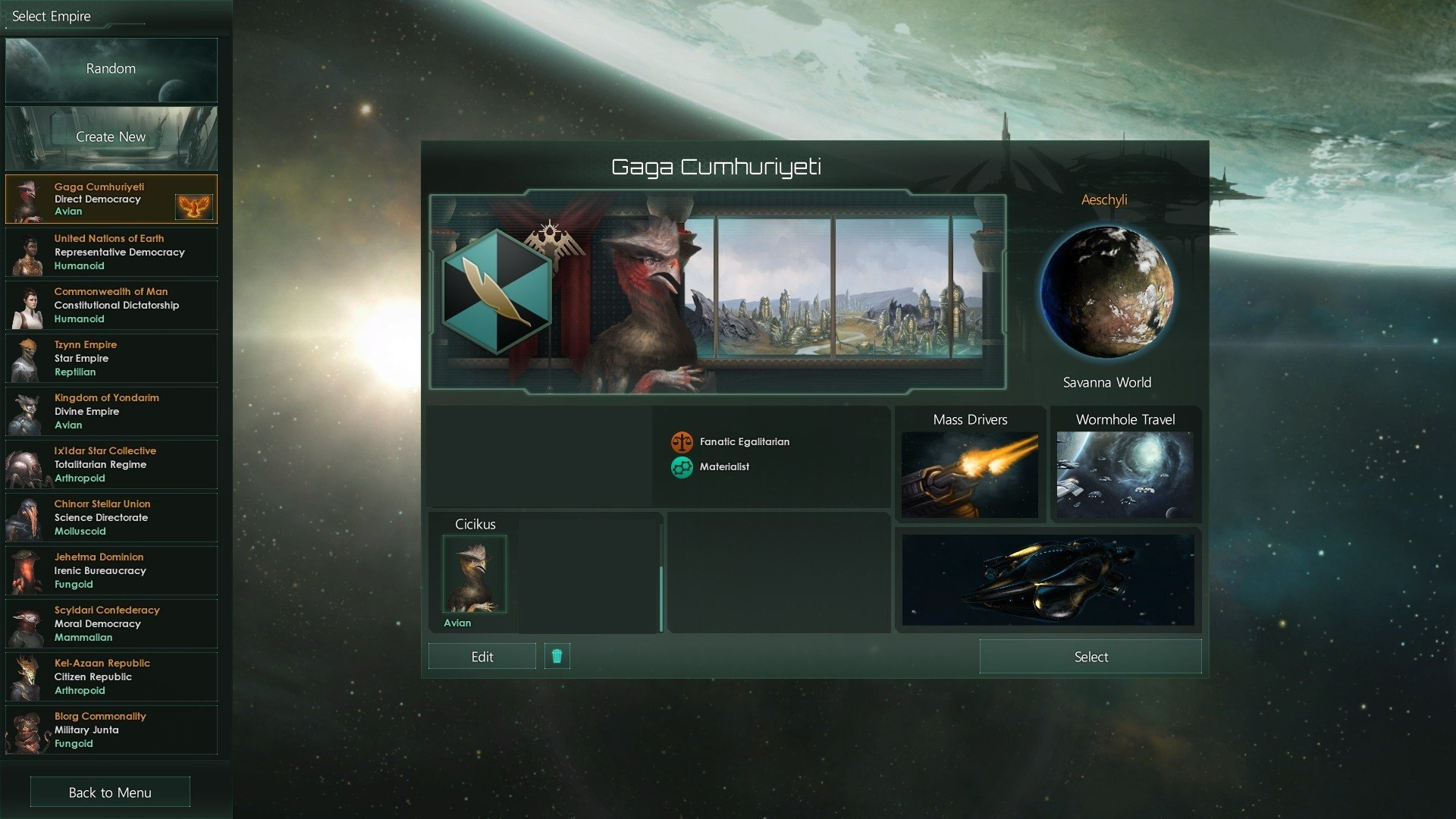Viewport: 1456px width, 819px height.
Task: Choose Chinorr Stellar Union empire
Action: [x=111, y=518]
